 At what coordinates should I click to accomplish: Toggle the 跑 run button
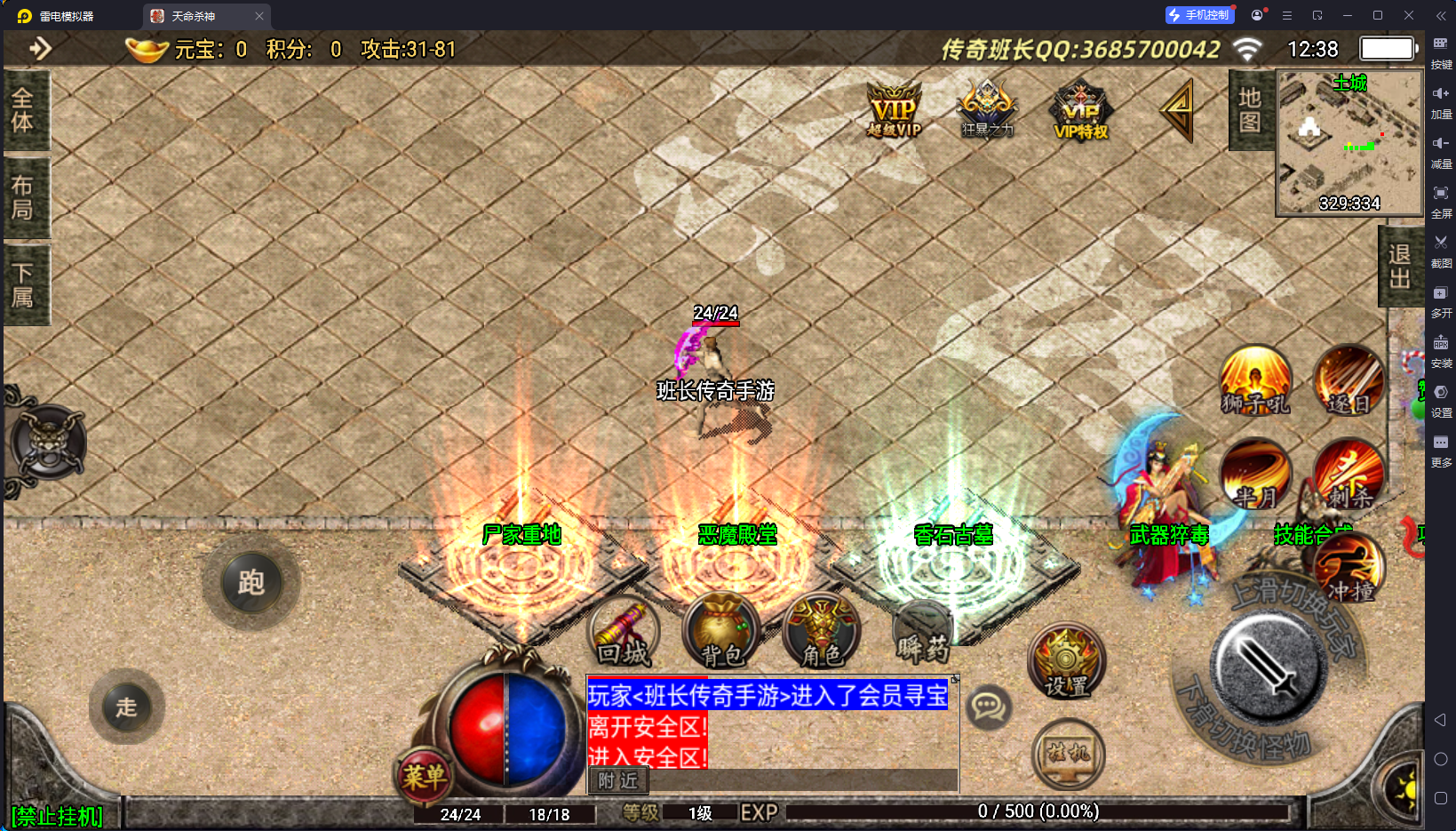point(251,583)
